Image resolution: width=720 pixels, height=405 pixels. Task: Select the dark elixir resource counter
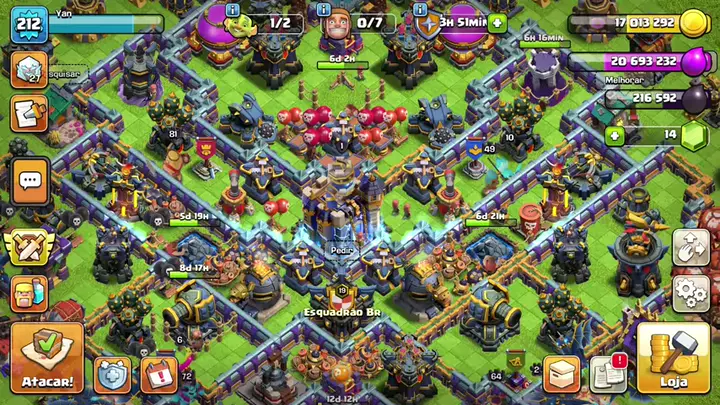pyautogui.click(x=650, y=99)
